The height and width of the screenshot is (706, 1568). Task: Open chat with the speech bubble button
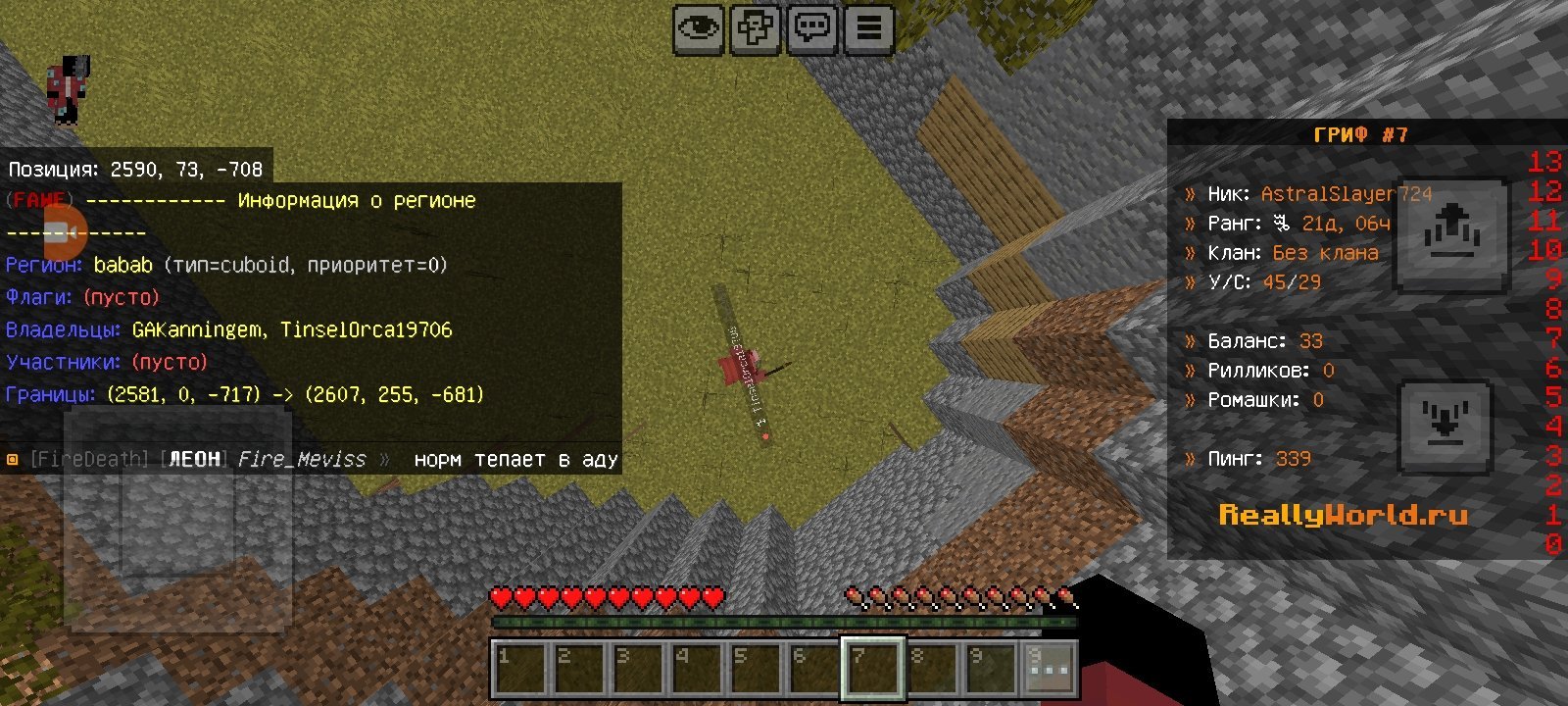click(x=812, y=29)
